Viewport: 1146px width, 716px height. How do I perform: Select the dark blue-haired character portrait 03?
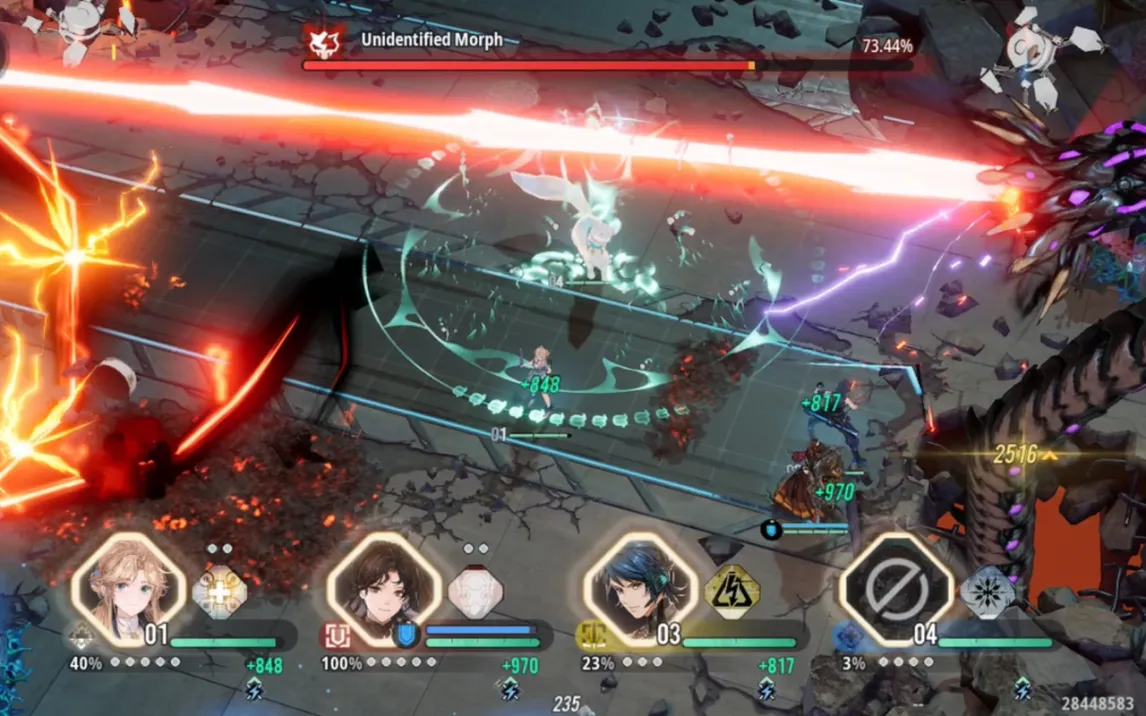coord(640,588)
